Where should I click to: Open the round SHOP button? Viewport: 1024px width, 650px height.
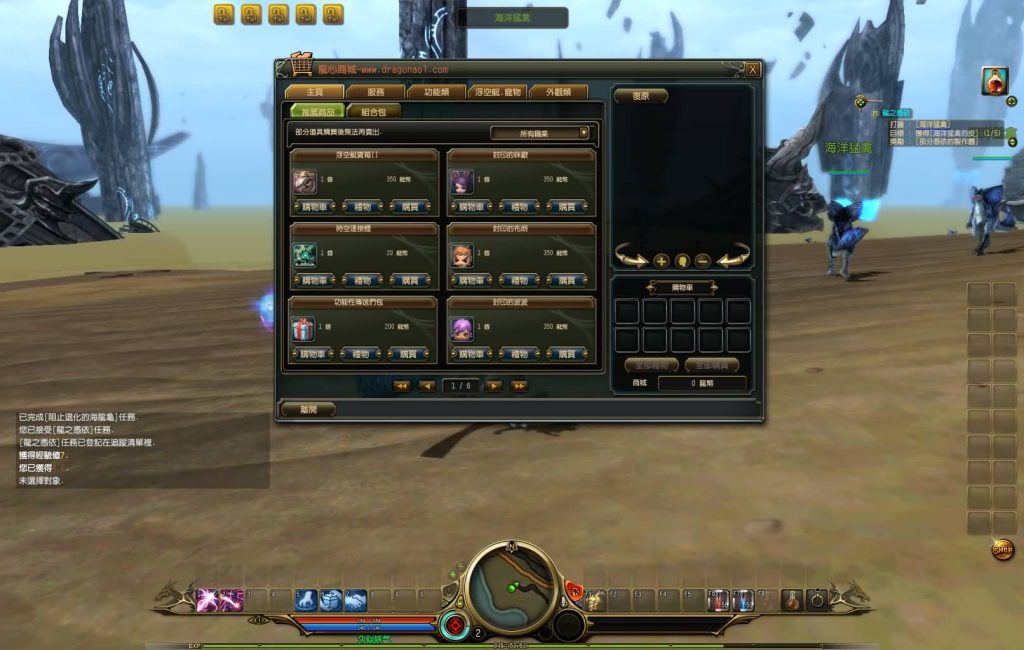1002,549
